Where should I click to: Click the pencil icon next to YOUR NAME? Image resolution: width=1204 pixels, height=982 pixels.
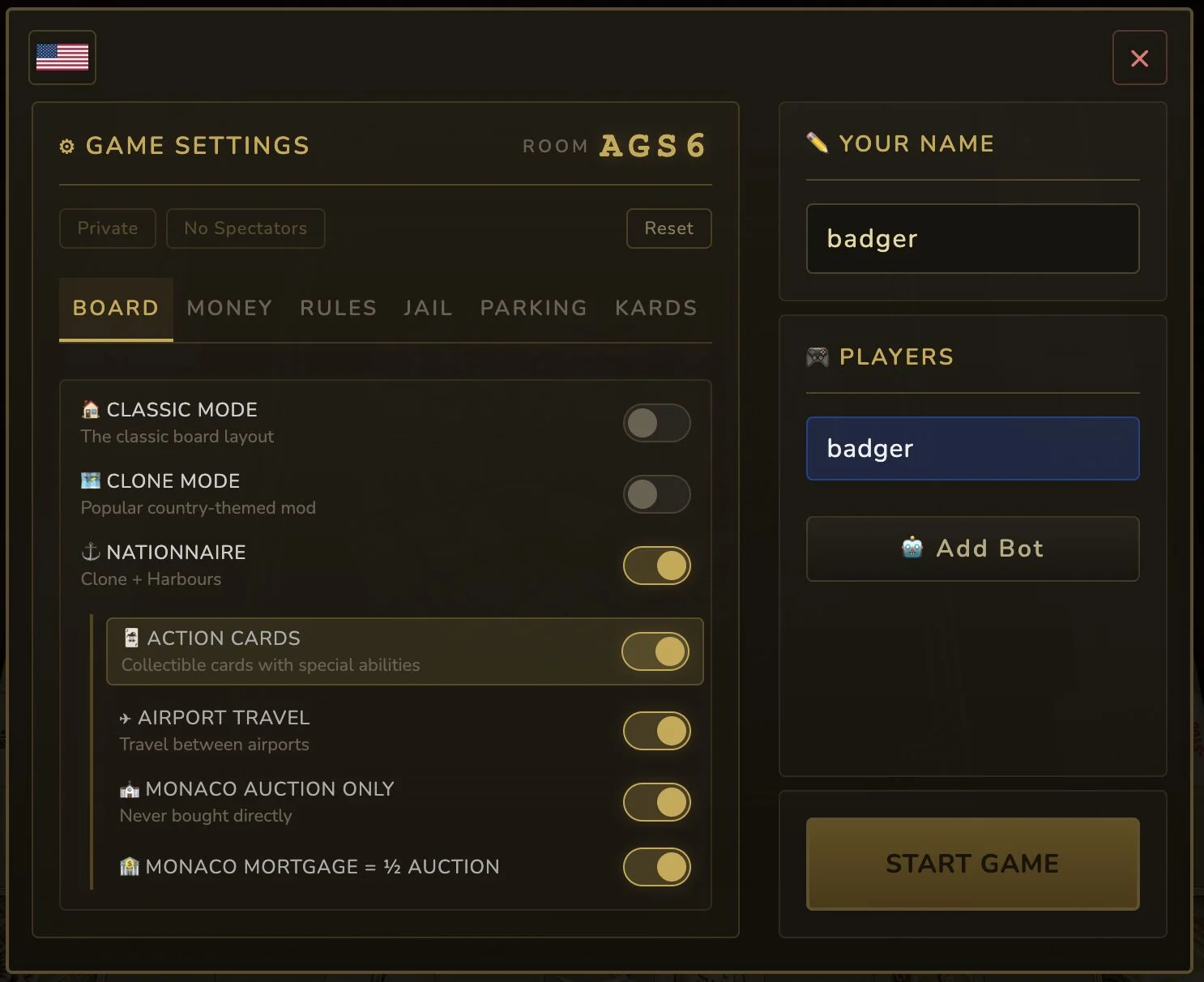(x=817, y=143)
